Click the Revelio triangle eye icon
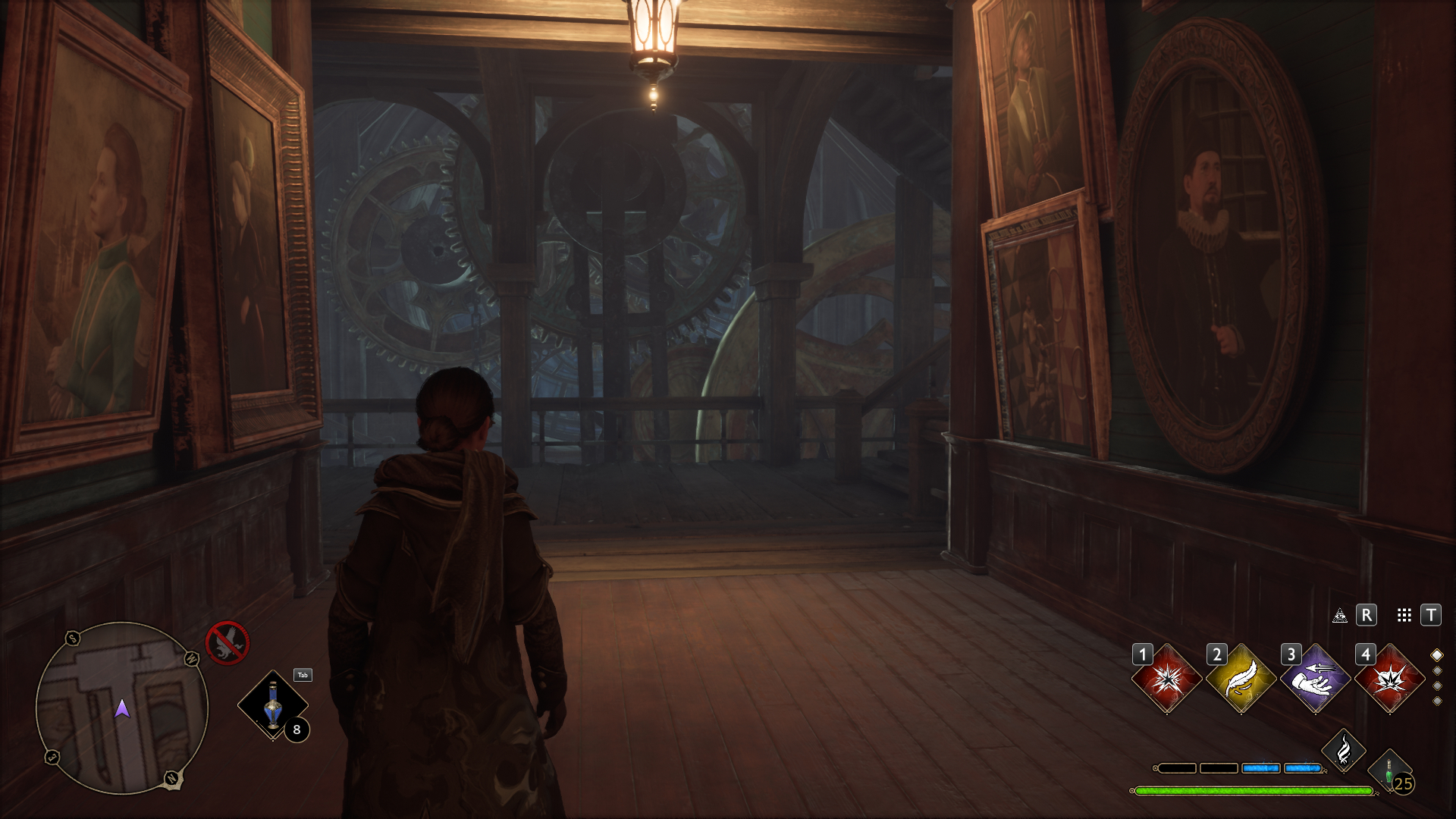Screen dimensions: 1456x819 tap(1340, 615)
